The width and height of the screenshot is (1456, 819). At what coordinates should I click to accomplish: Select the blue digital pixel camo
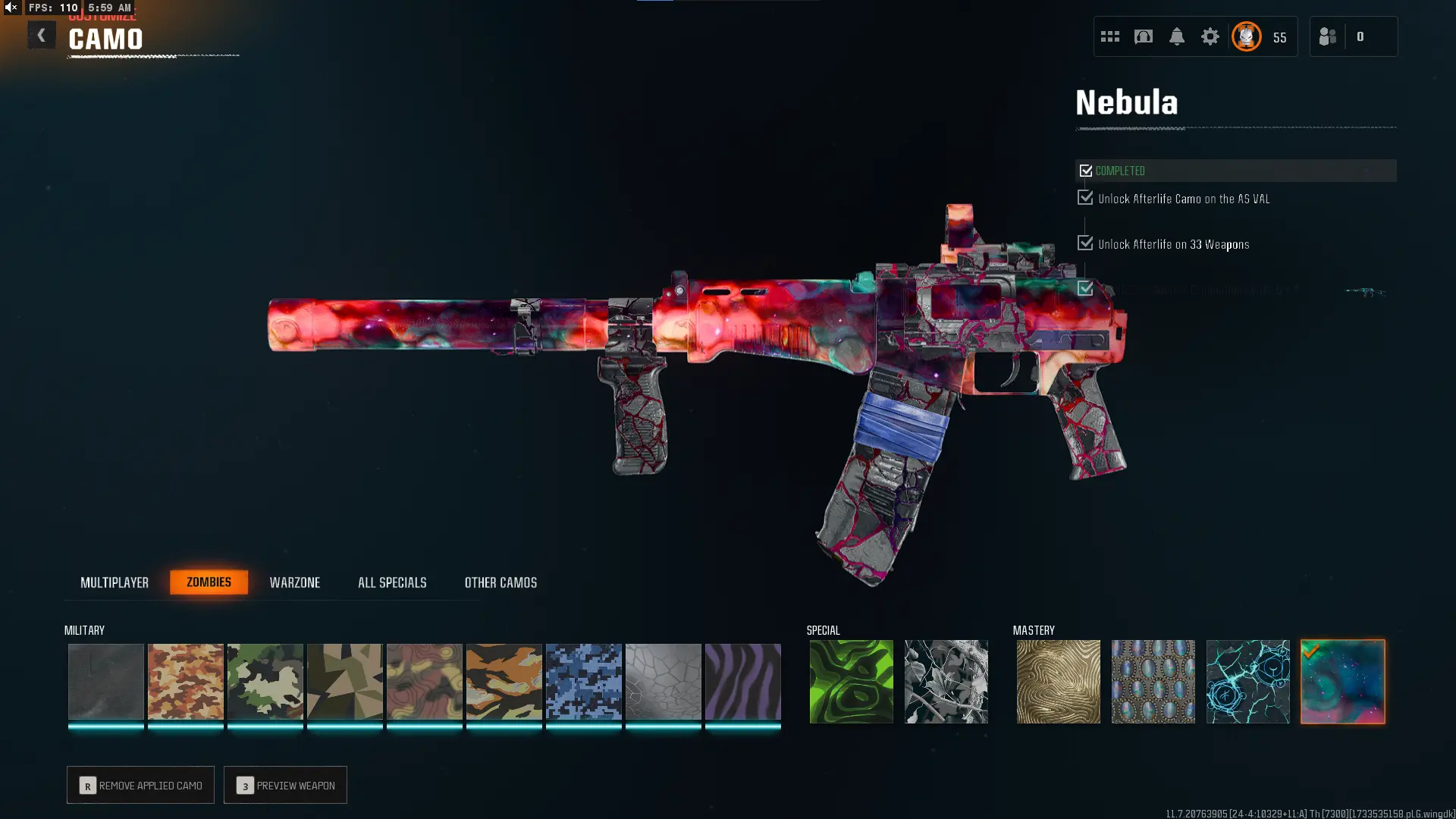(x=583, y=681)
